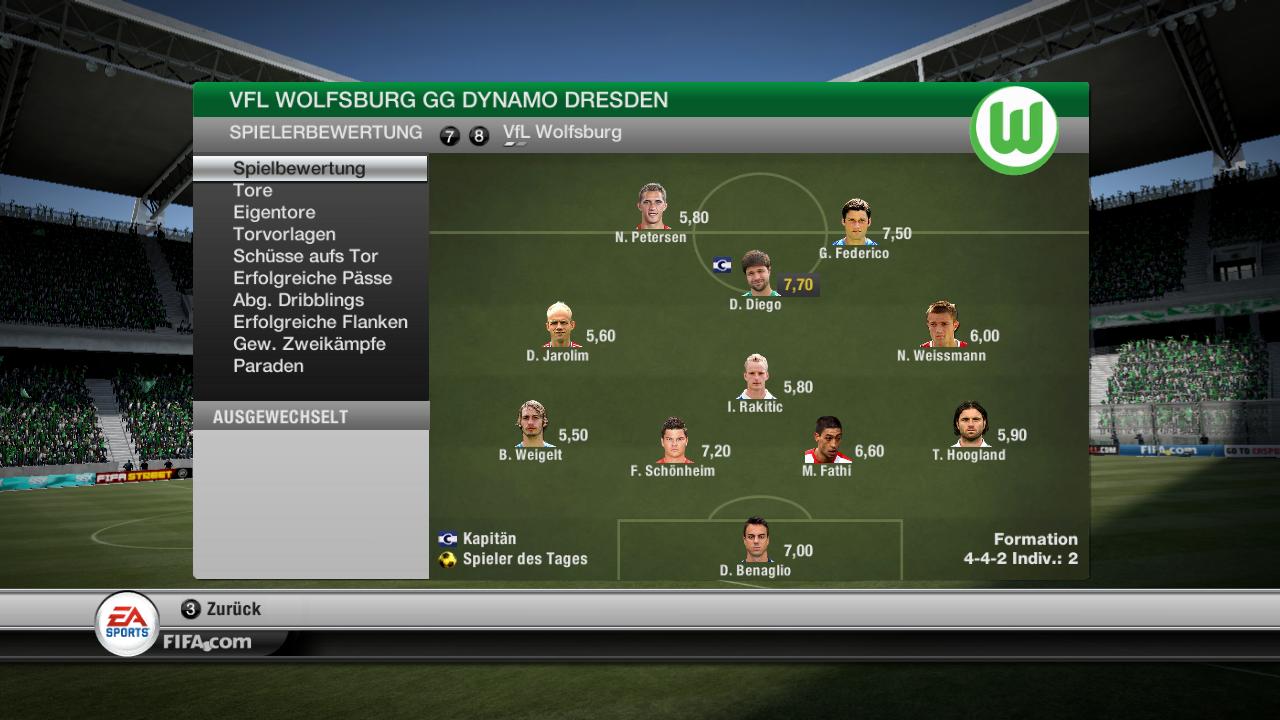Viewport: 1280px width, 720px height.
Task: Pick T. Hoogland's portrait
Action: (969, 425)
